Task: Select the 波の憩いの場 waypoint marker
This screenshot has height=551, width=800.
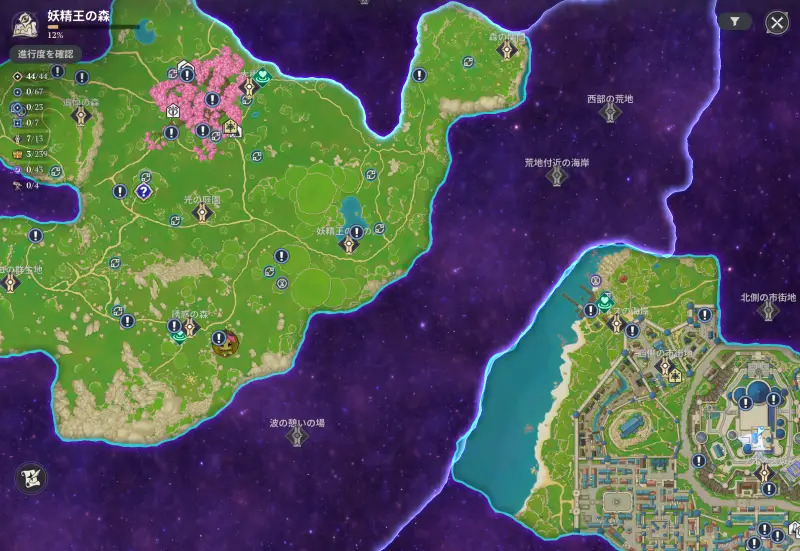Action: coord(297,437)
